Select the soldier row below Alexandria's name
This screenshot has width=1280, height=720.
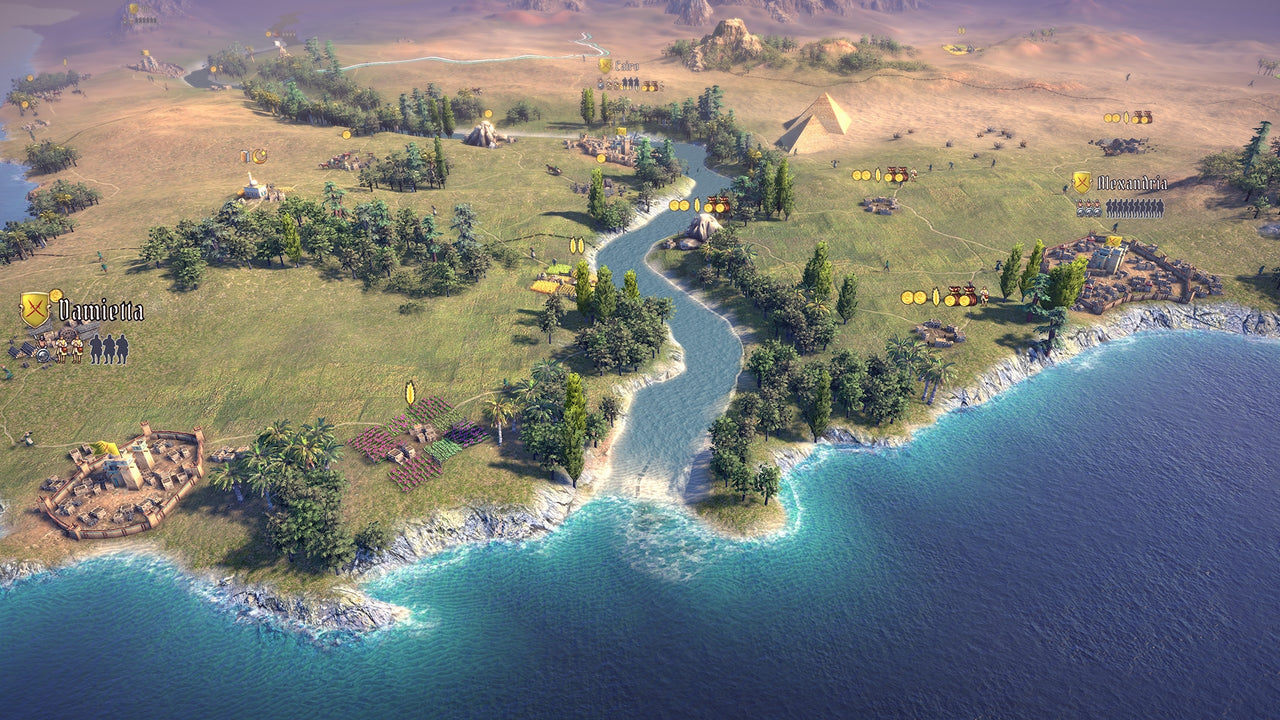pyautogui.click(x=1133, y=207)
